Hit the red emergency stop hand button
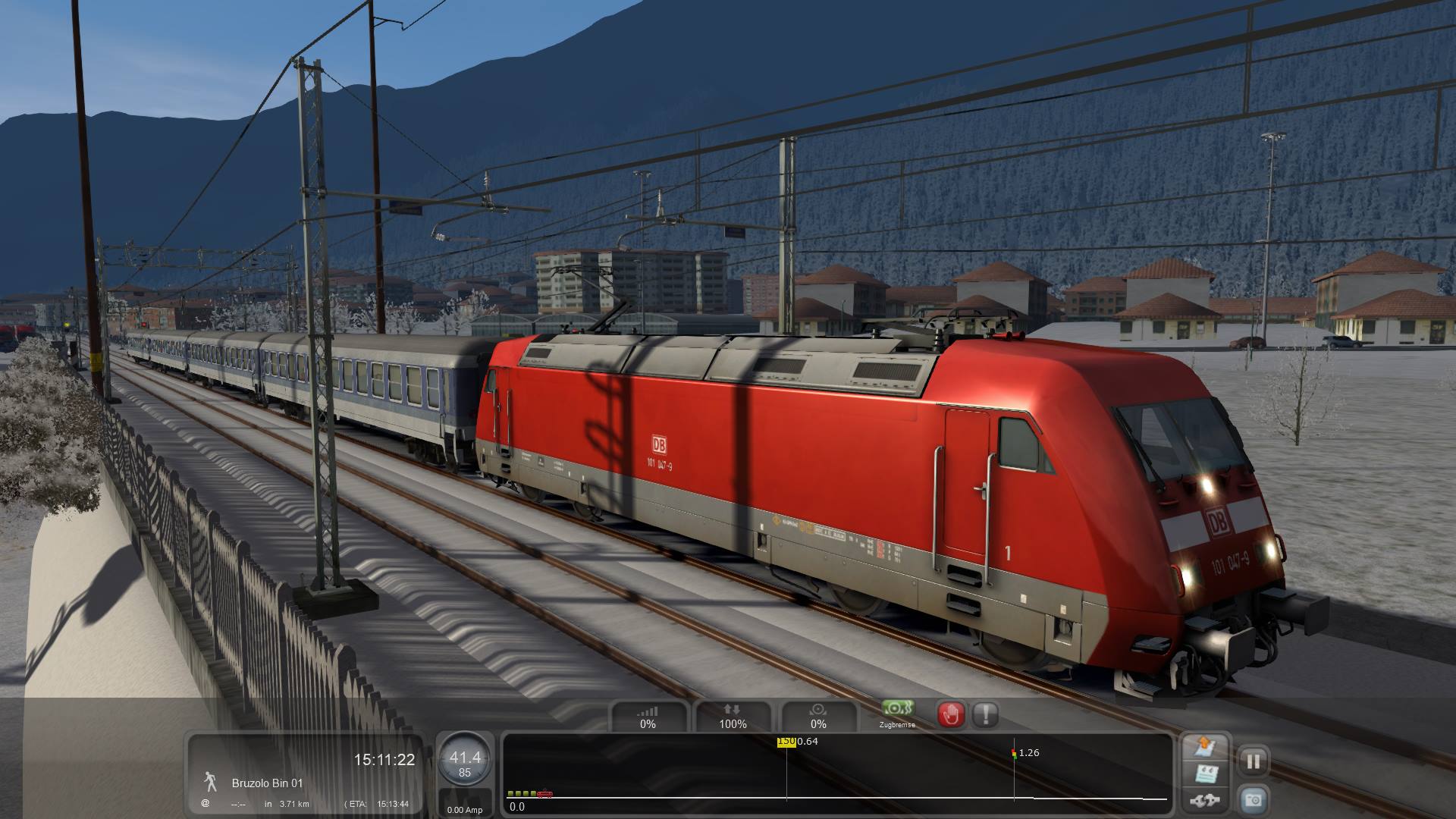This screenshot has height=819, width=1456. pyautogui.click(x=951, y=714)
